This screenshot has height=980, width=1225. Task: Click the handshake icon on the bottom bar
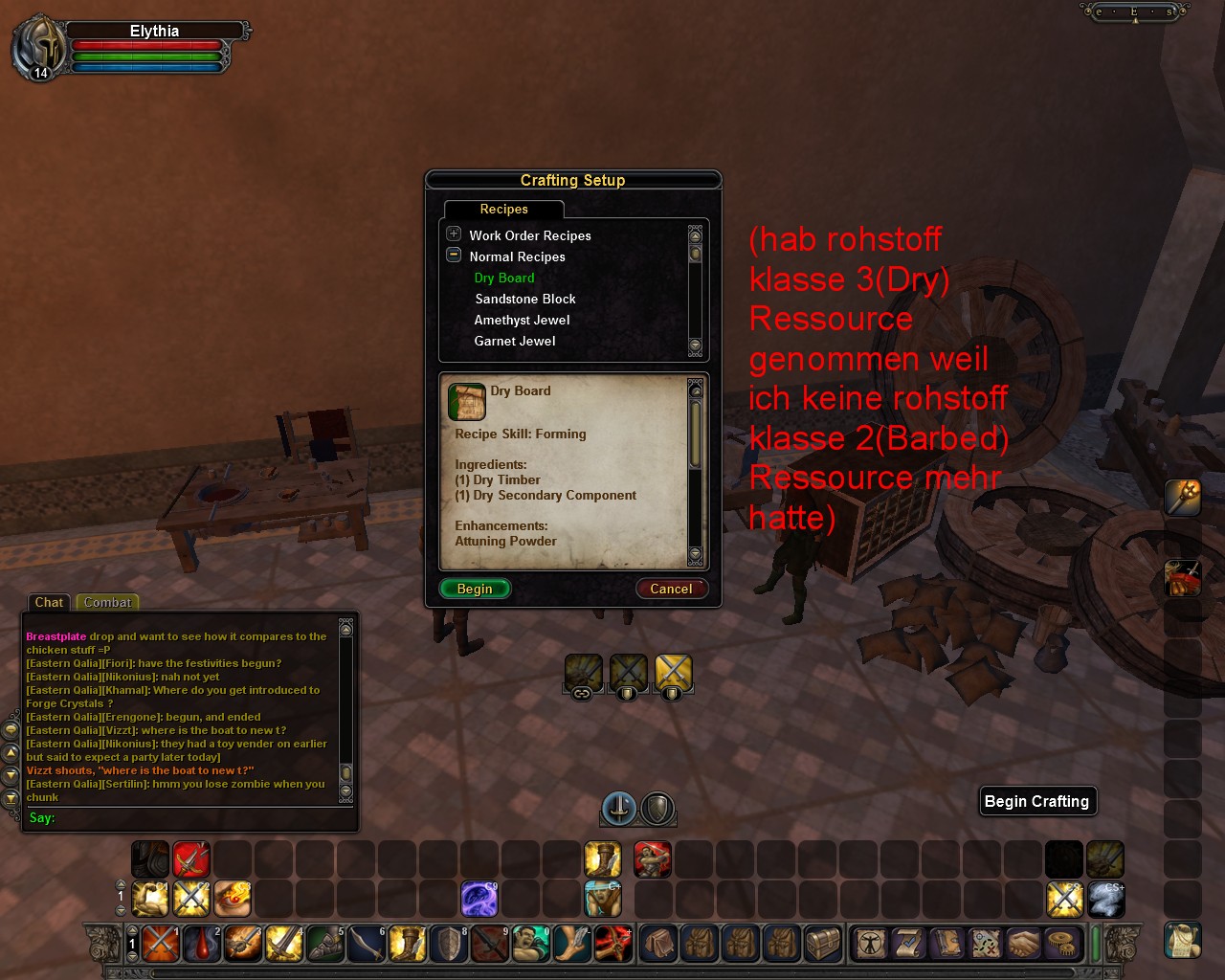click(1023, 944)
